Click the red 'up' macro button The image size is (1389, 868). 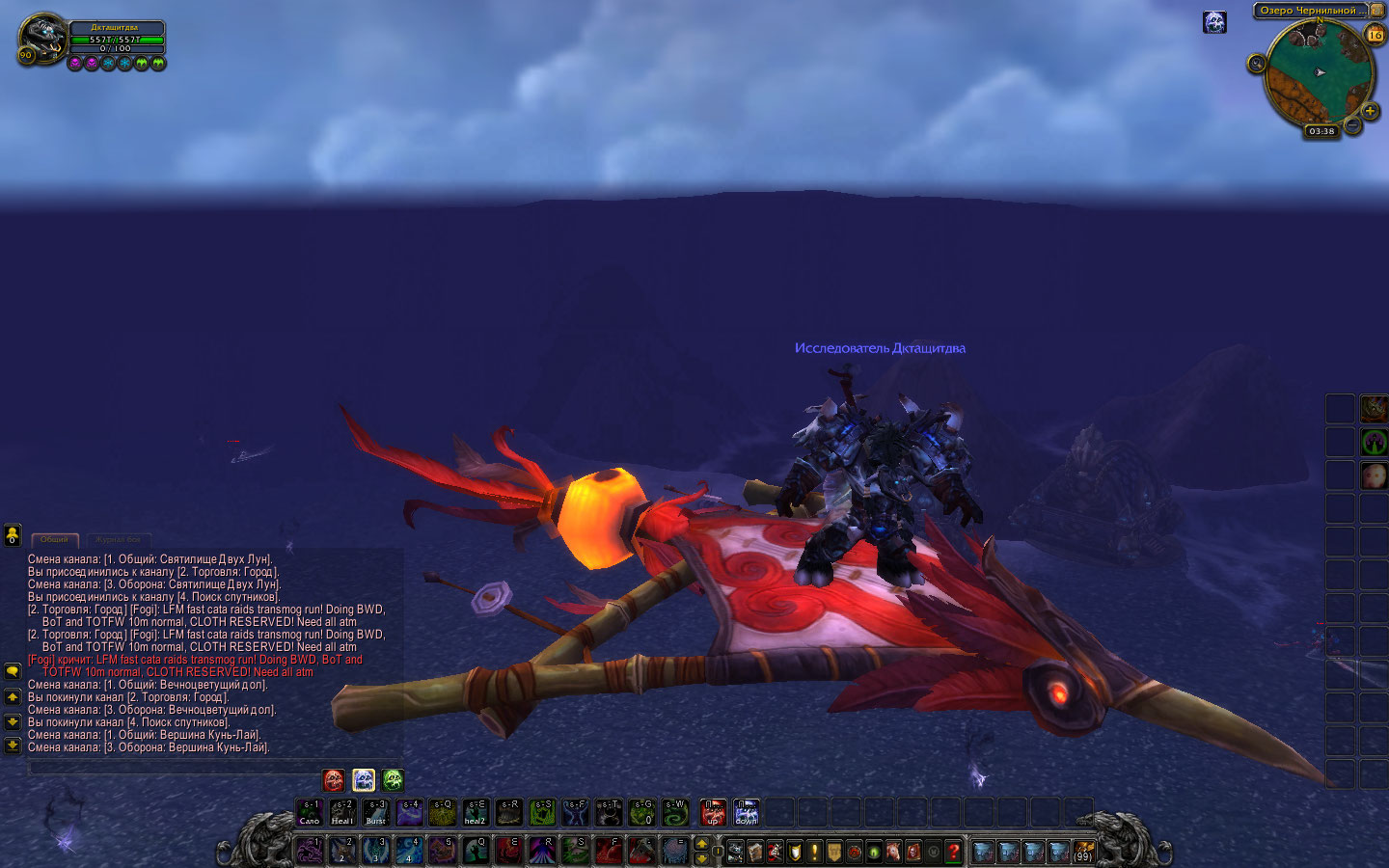click(x=713, y=812)
